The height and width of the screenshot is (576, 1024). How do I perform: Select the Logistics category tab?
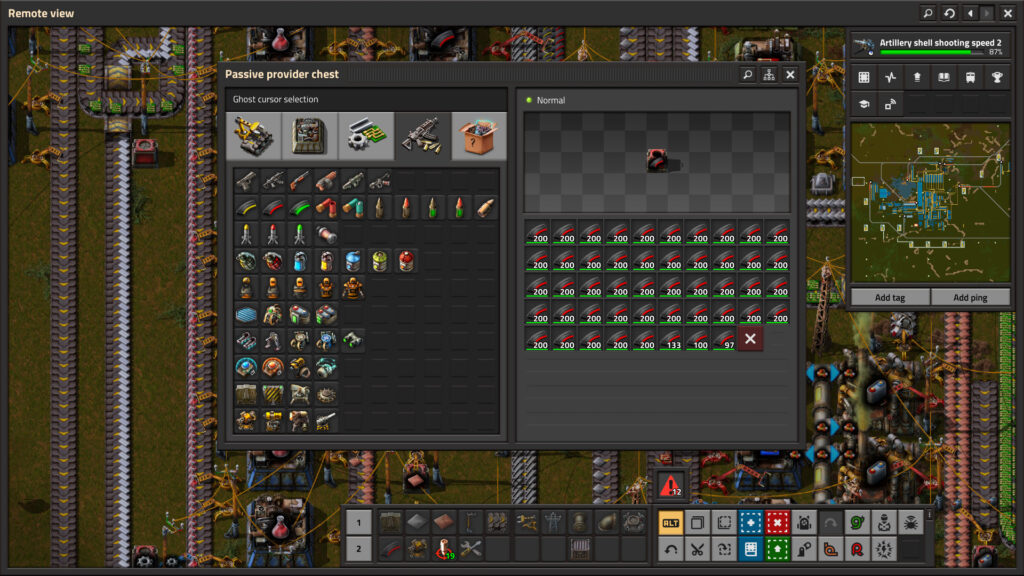[254, 136]
